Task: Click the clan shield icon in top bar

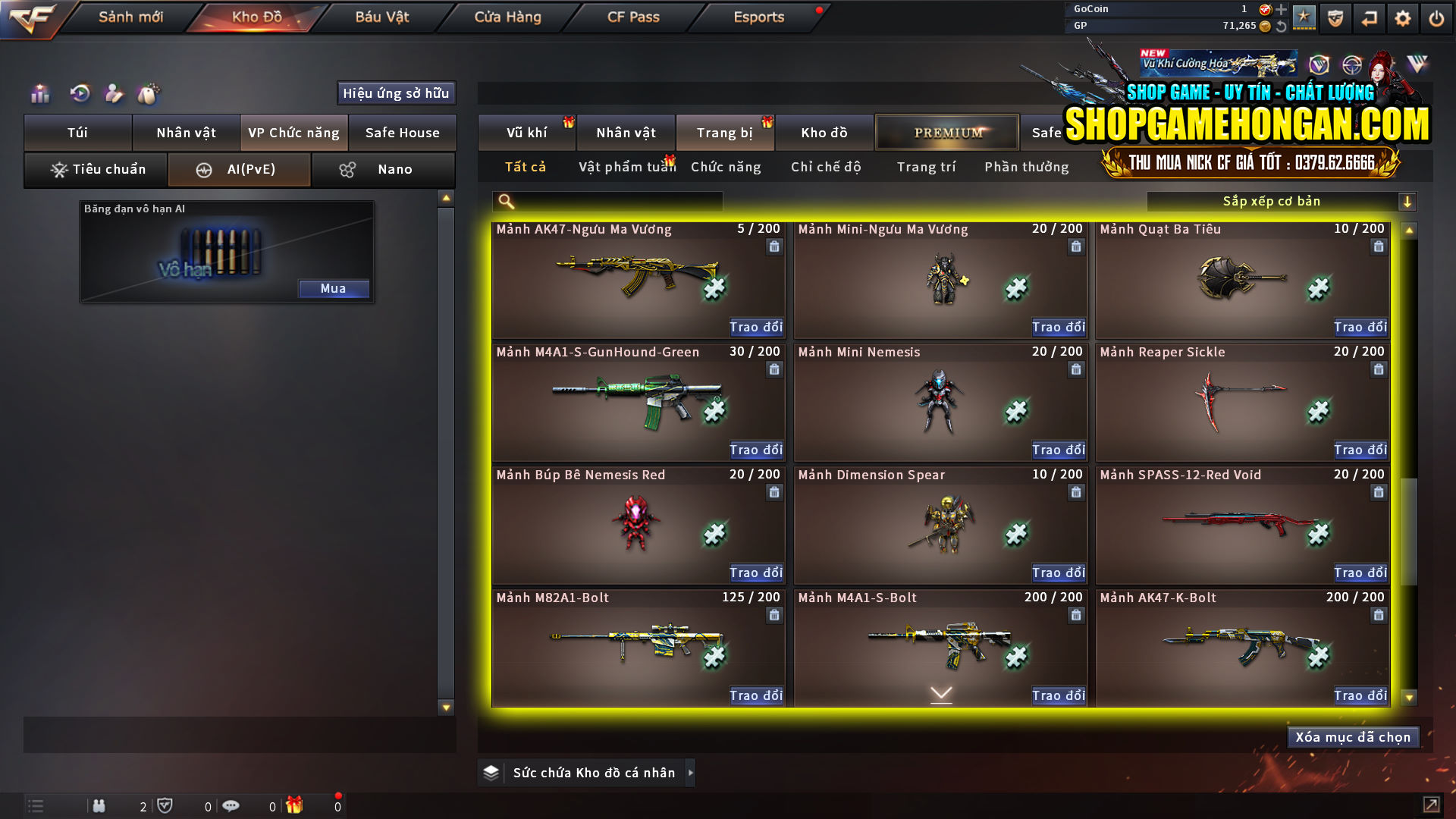Action: click(x=1334, y=17)
